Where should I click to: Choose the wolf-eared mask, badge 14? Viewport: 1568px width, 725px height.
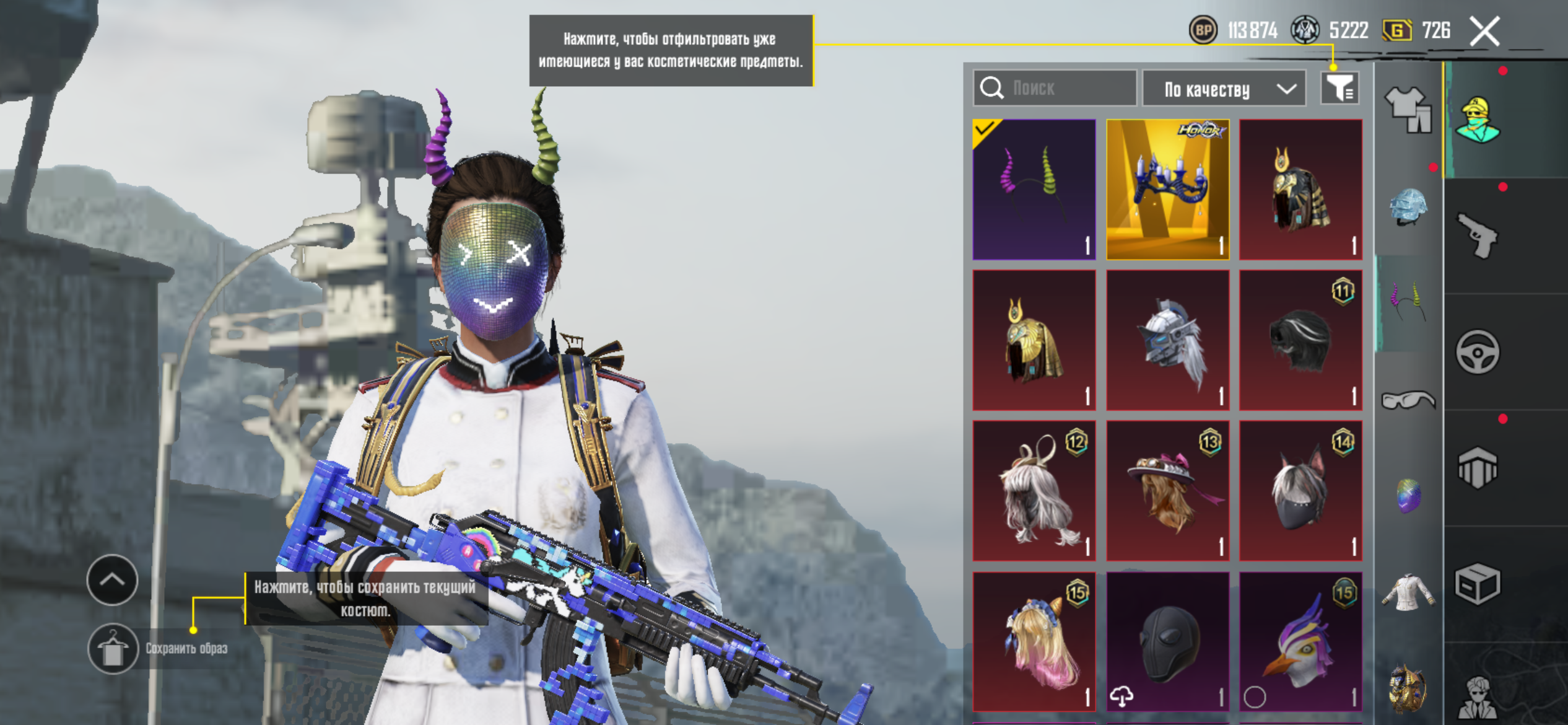[x=1300, y=491]
